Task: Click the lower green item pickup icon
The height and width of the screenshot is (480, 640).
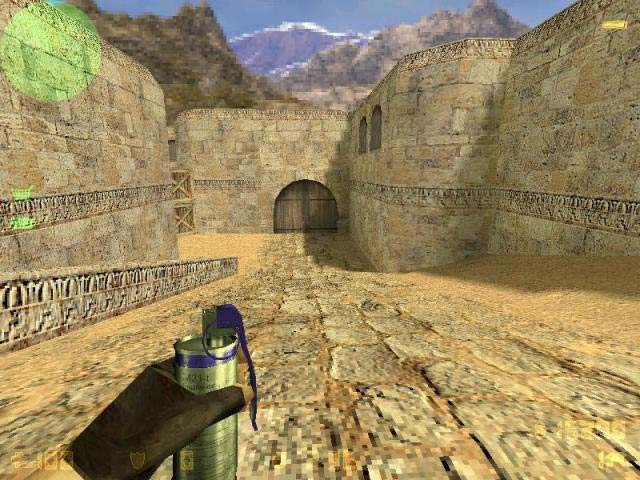Action: coord(21,223)
